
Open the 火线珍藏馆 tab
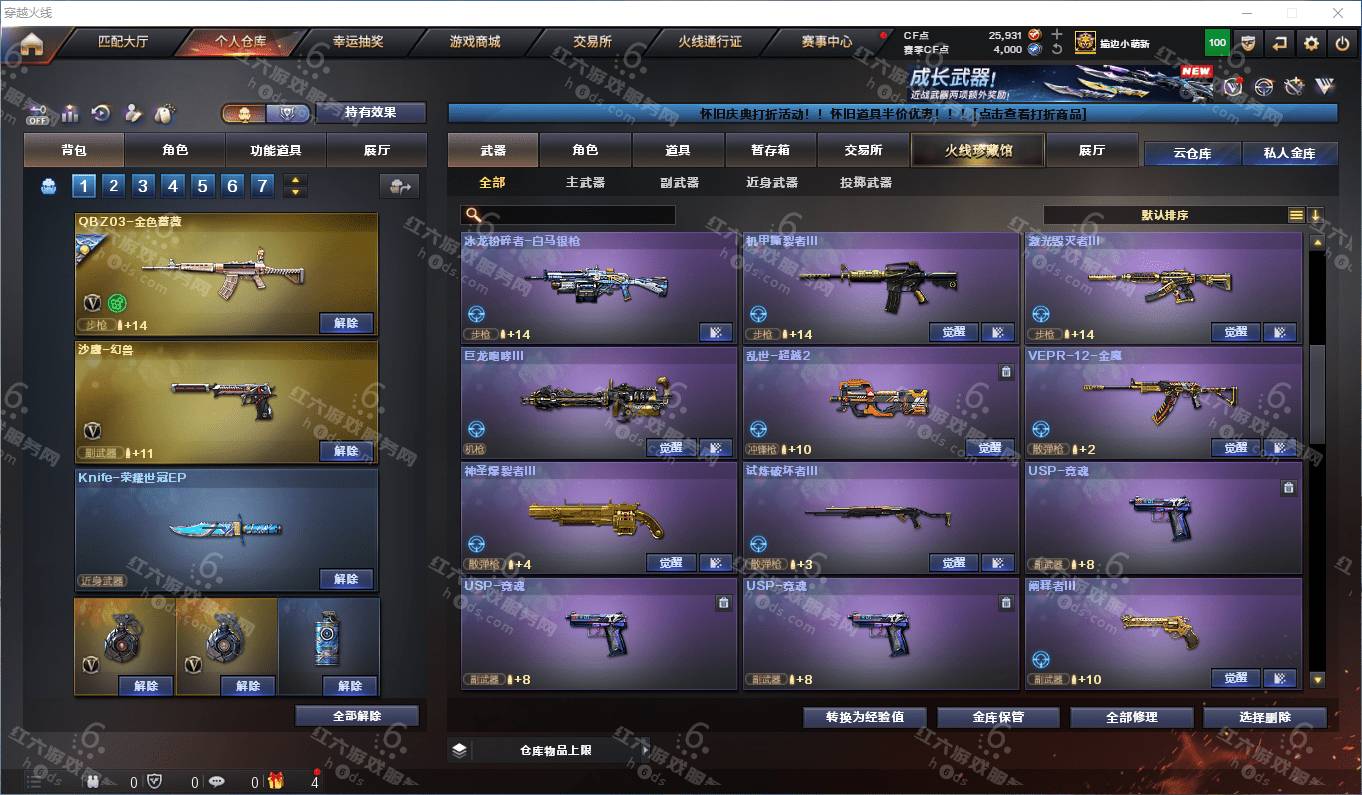(978, 150)
